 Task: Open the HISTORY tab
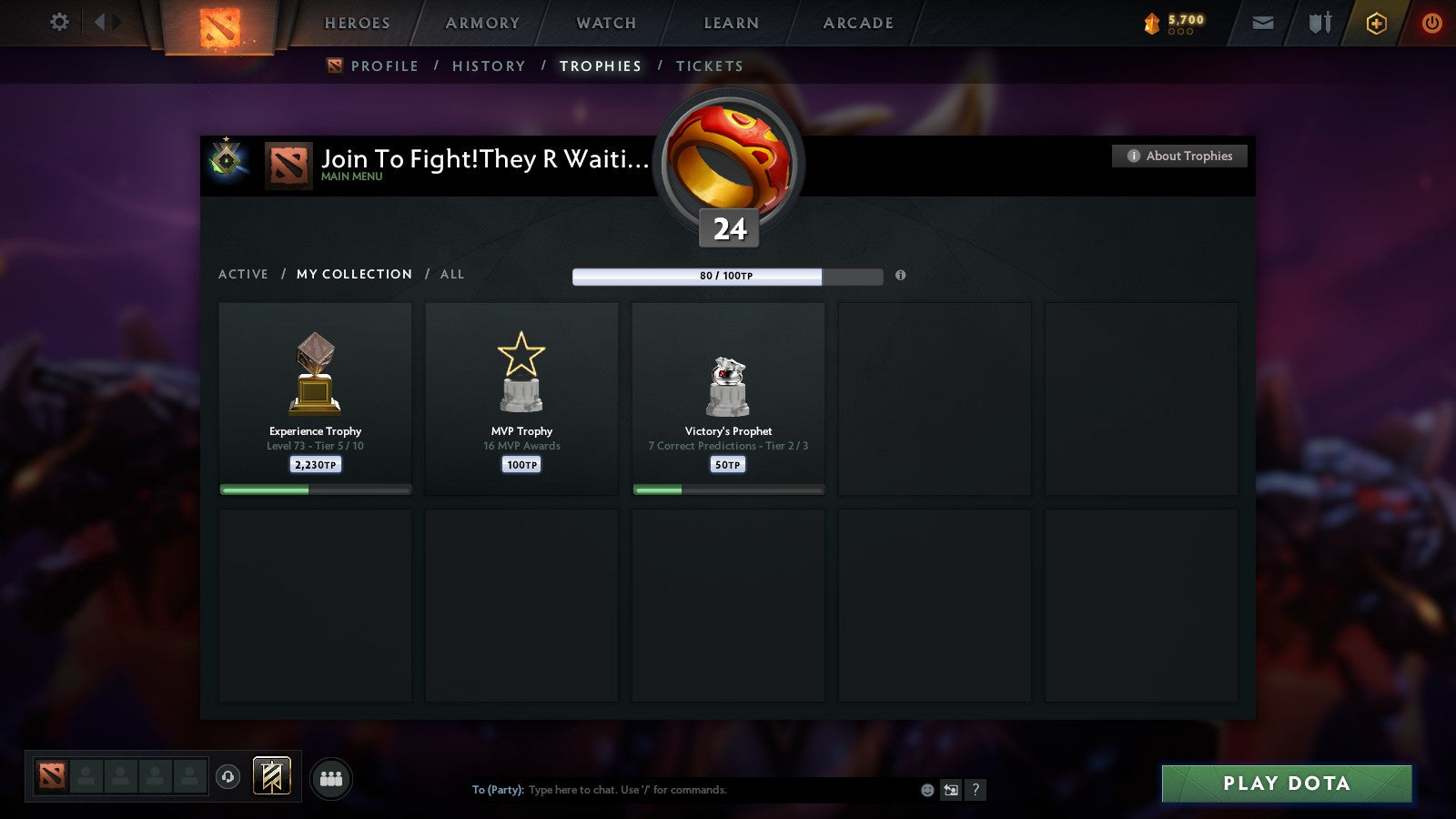[x=489, y=66]
